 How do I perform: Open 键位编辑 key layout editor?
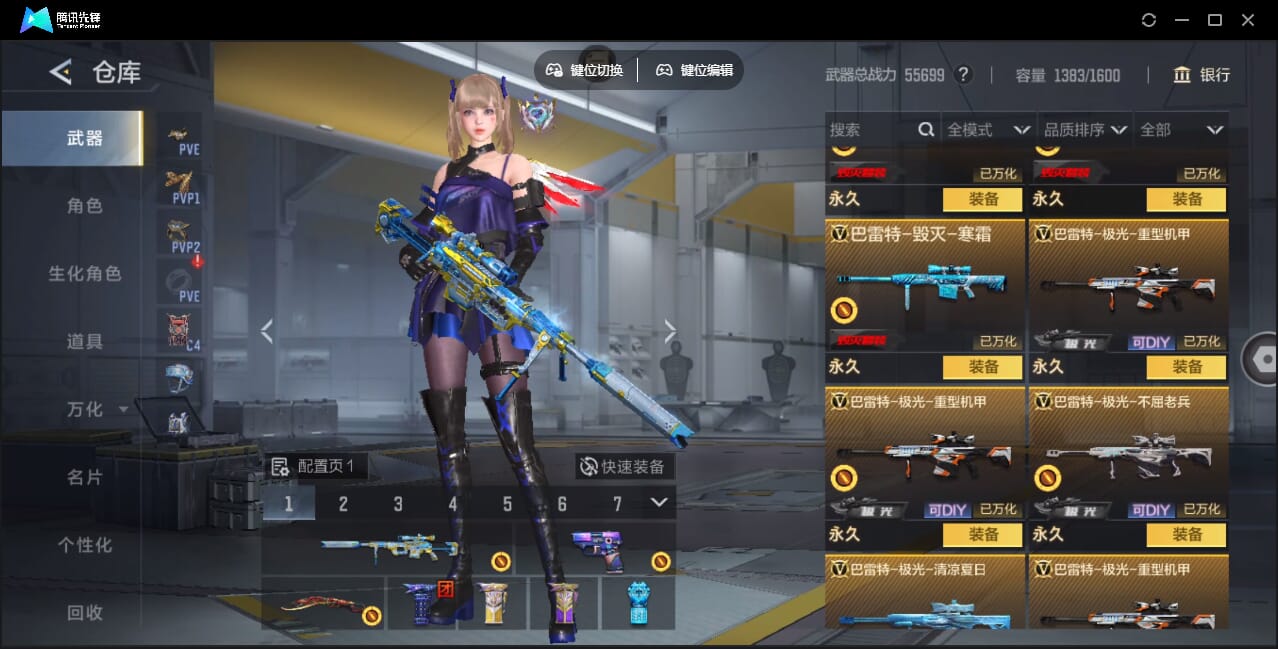point(694,70)
